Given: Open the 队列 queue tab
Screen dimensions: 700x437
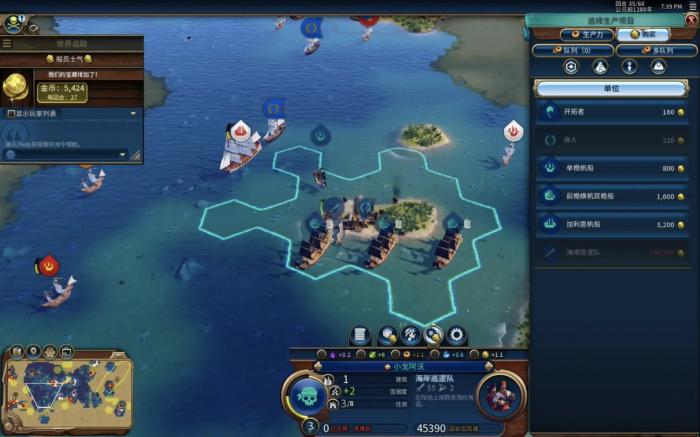Looking at the screenshot, I should pos(571,49).
